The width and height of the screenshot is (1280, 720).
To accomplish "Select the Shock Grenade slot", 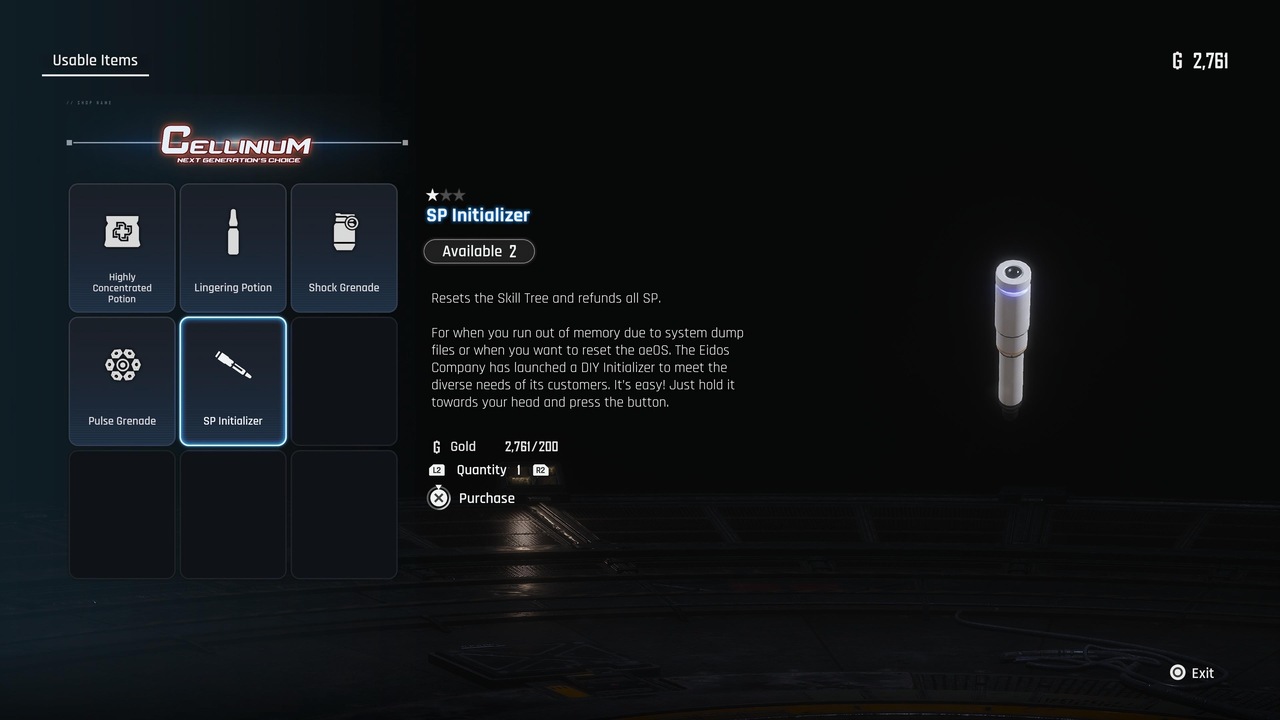I will tap(344, 248).
